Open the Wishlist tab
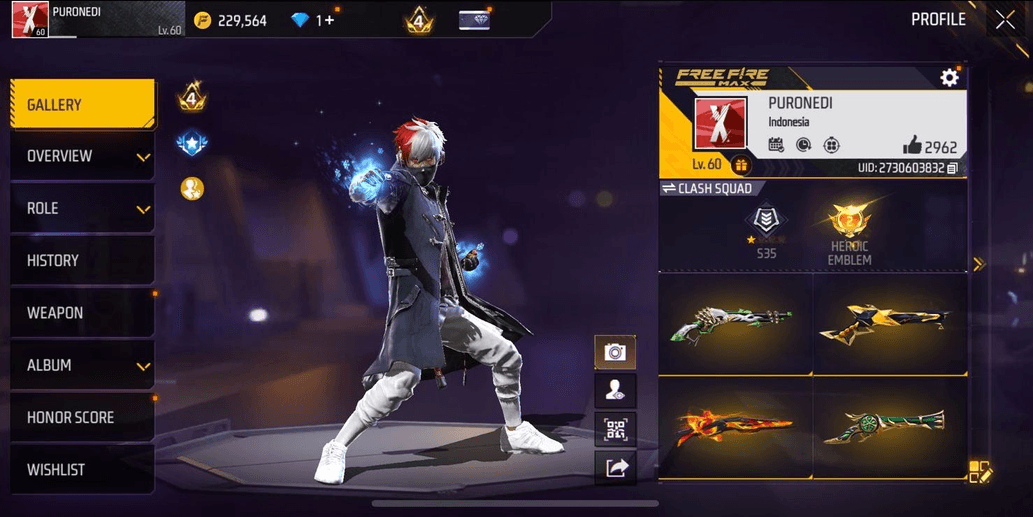Viewport: 1033px width, 517px height. click(82, 470)
